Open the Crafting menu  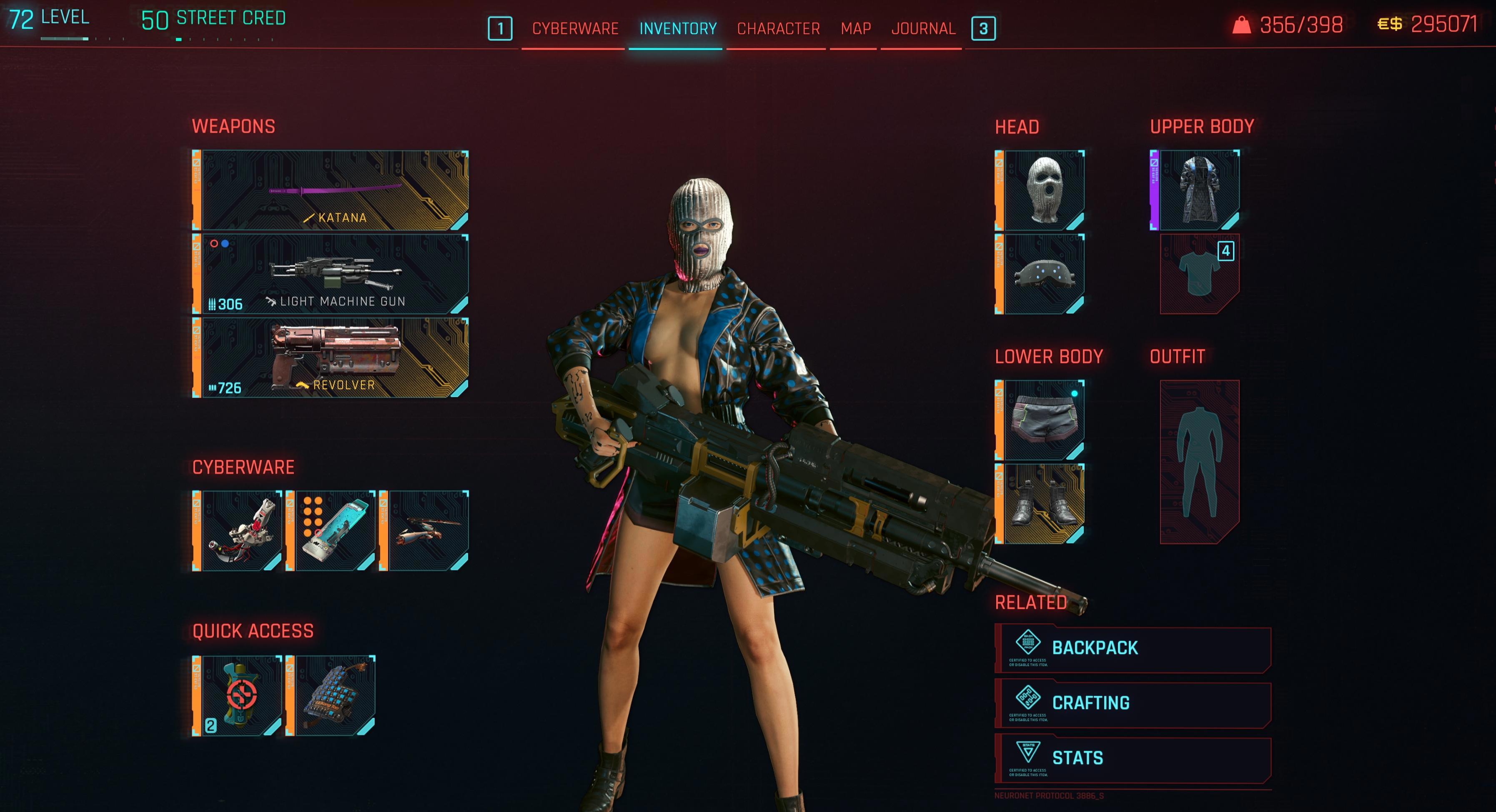pyautogui.click(x=1133, y=703)
